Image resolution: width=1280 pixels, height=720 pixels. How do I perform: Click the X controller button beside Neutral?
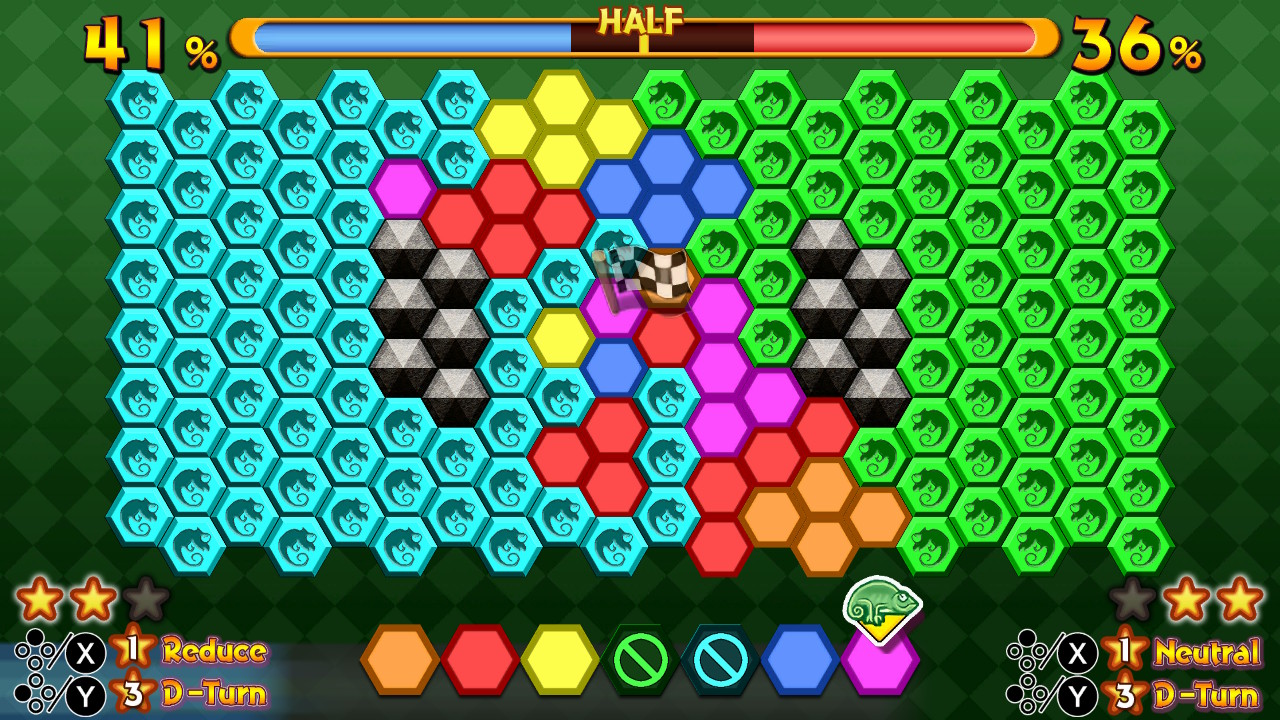[1078, 651]
